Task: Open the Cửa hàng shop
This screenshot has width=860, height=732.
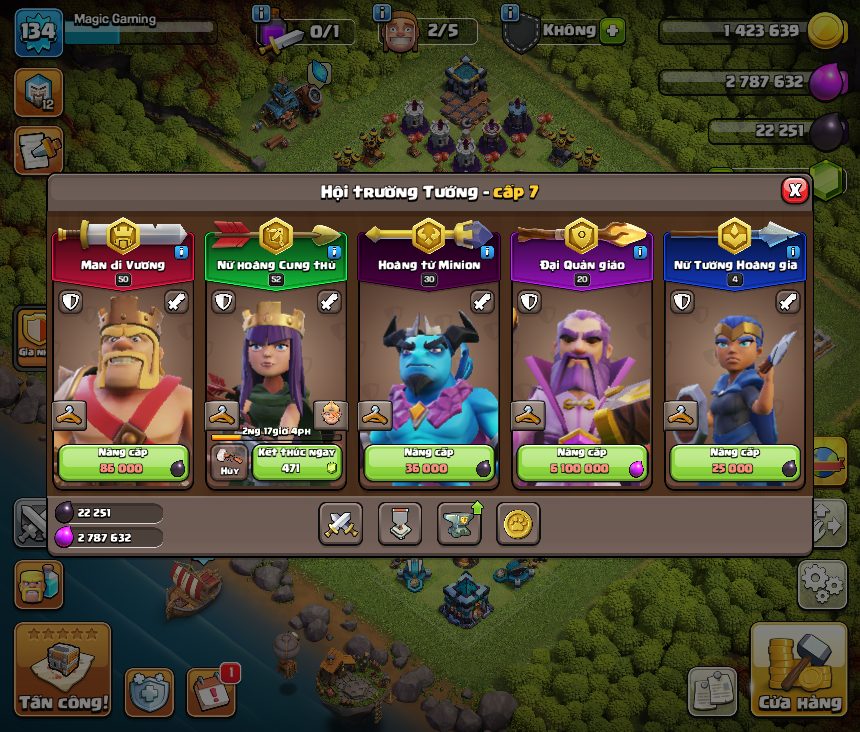Action: (x=798, y=671)
